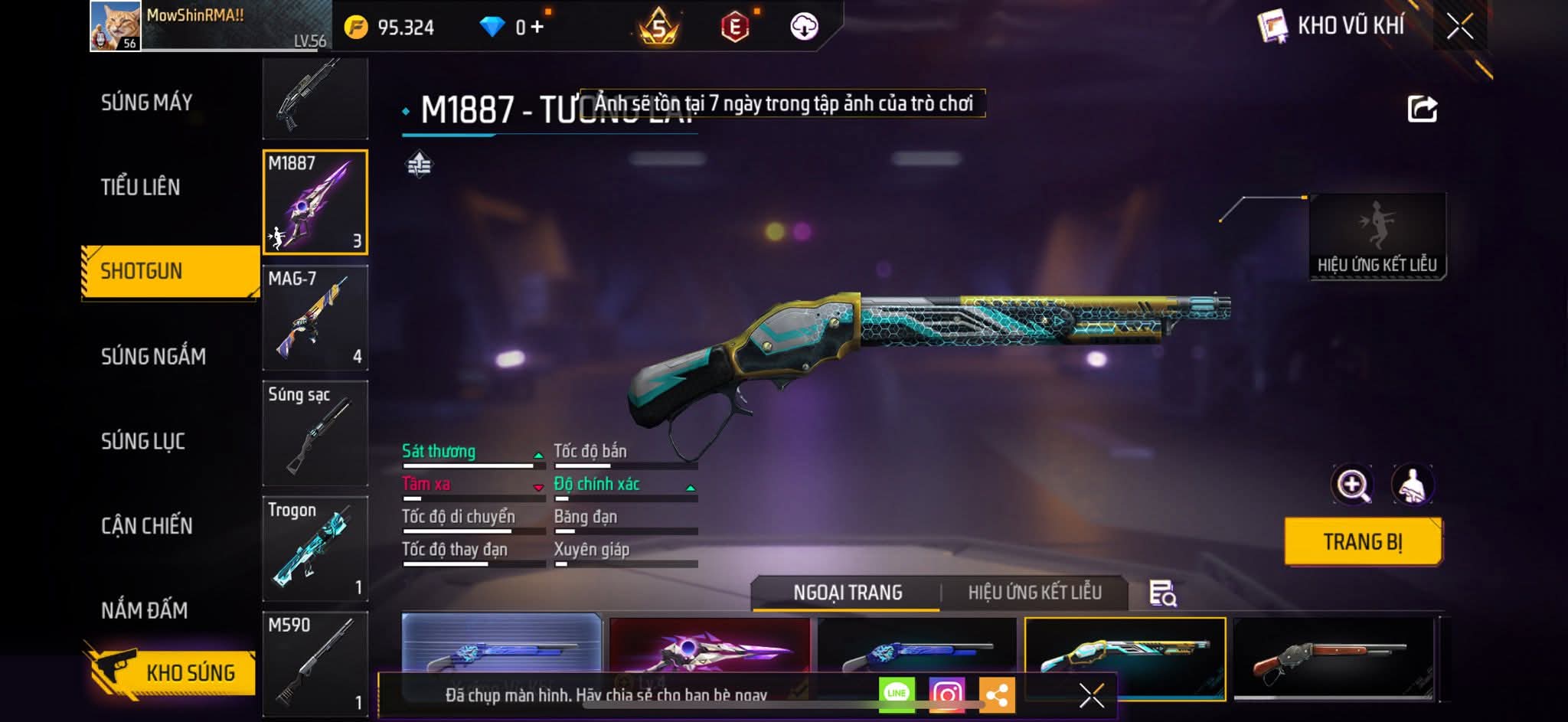Viewport: 1568px width, 722px height.
Task: Open the Tiểu Liên category
Action: point(141,187)
